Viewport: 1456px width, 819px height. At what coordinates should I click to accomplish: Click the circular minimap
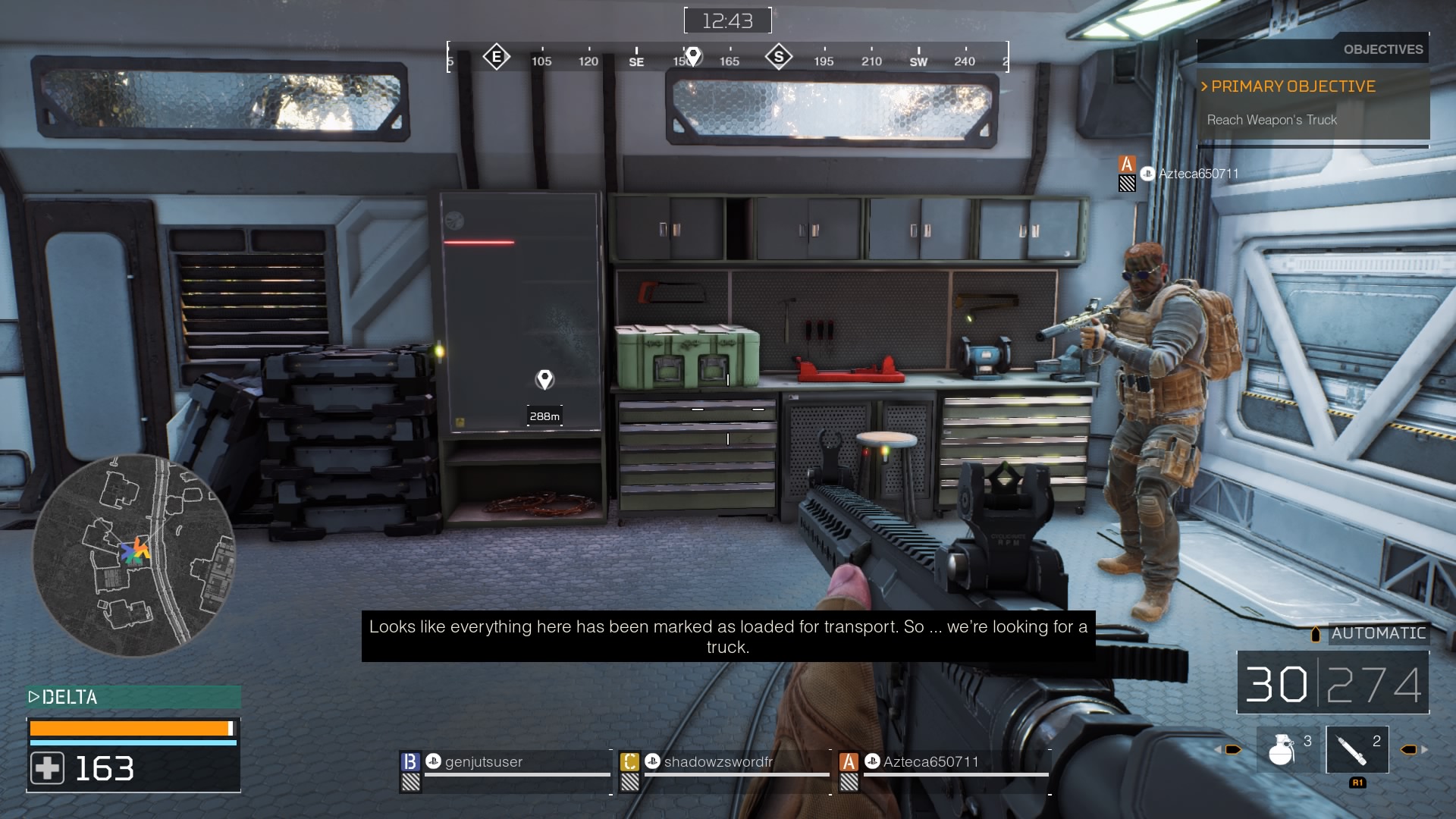134,556
